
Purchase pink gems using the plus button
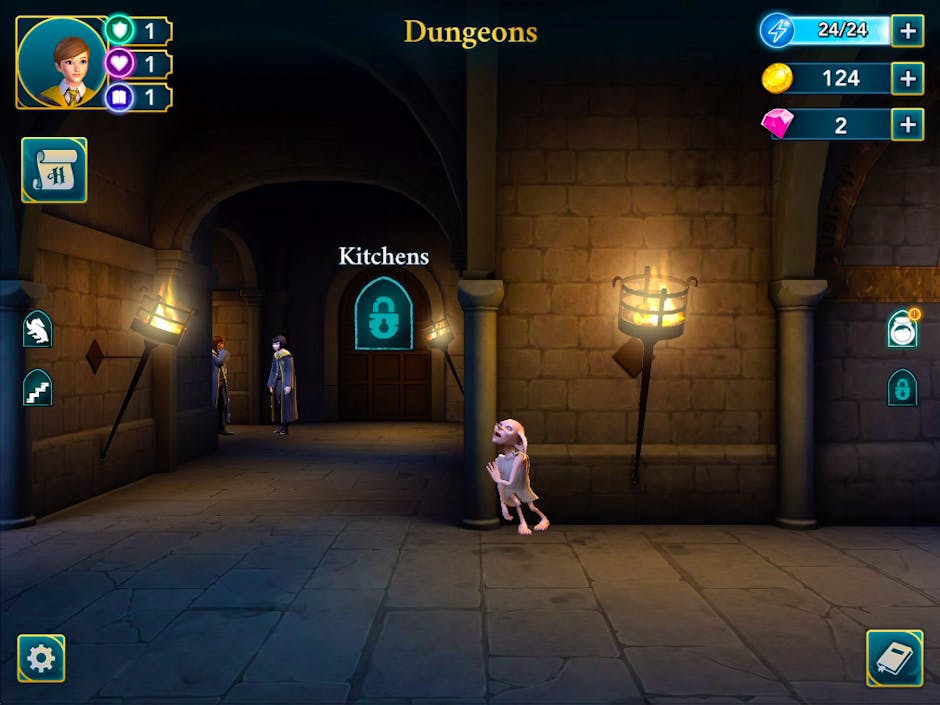tap(907, 125)
